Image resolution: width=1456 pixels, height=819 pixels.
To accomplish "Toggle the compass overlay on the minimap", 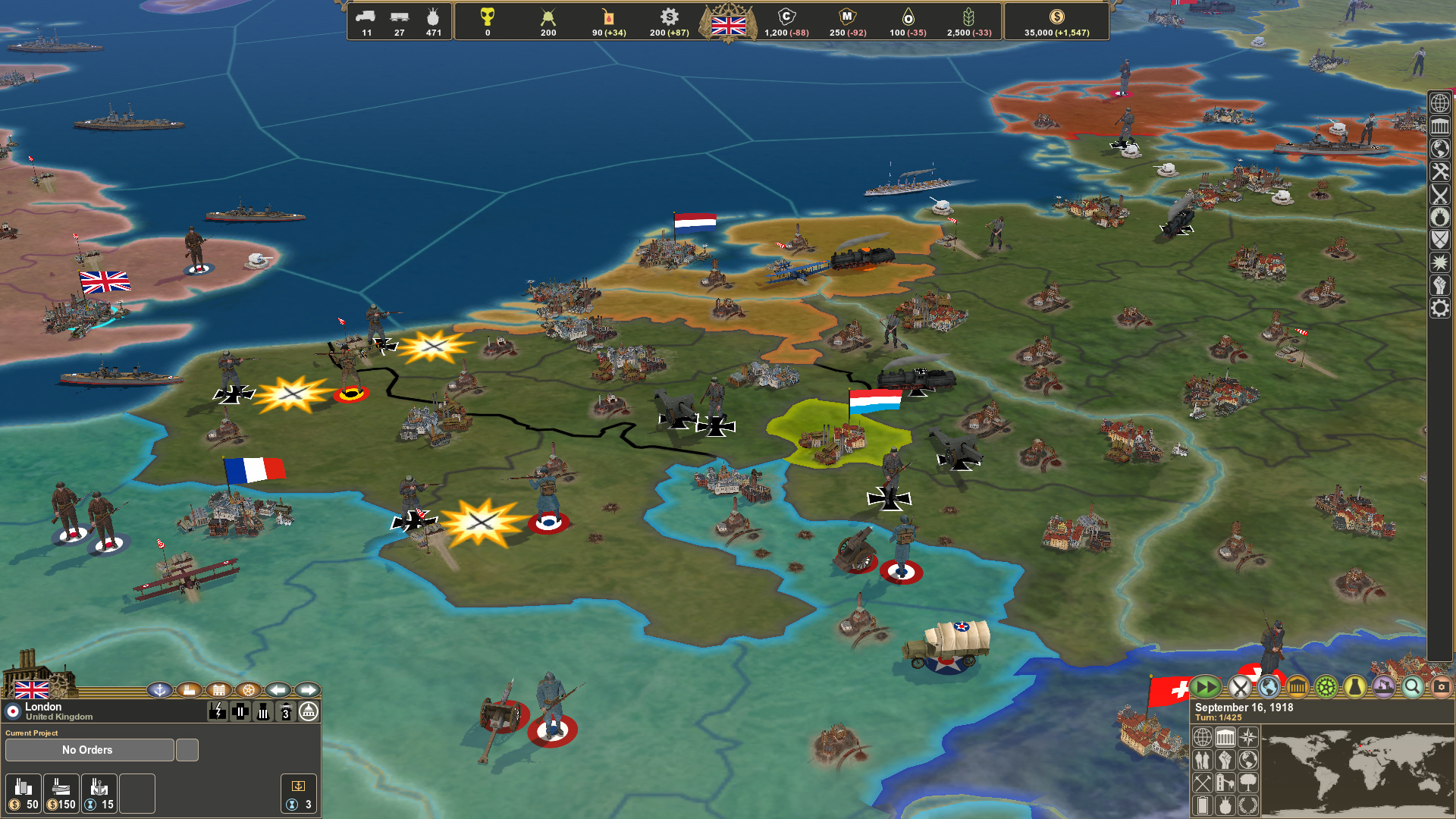I will coord(1248,737).
